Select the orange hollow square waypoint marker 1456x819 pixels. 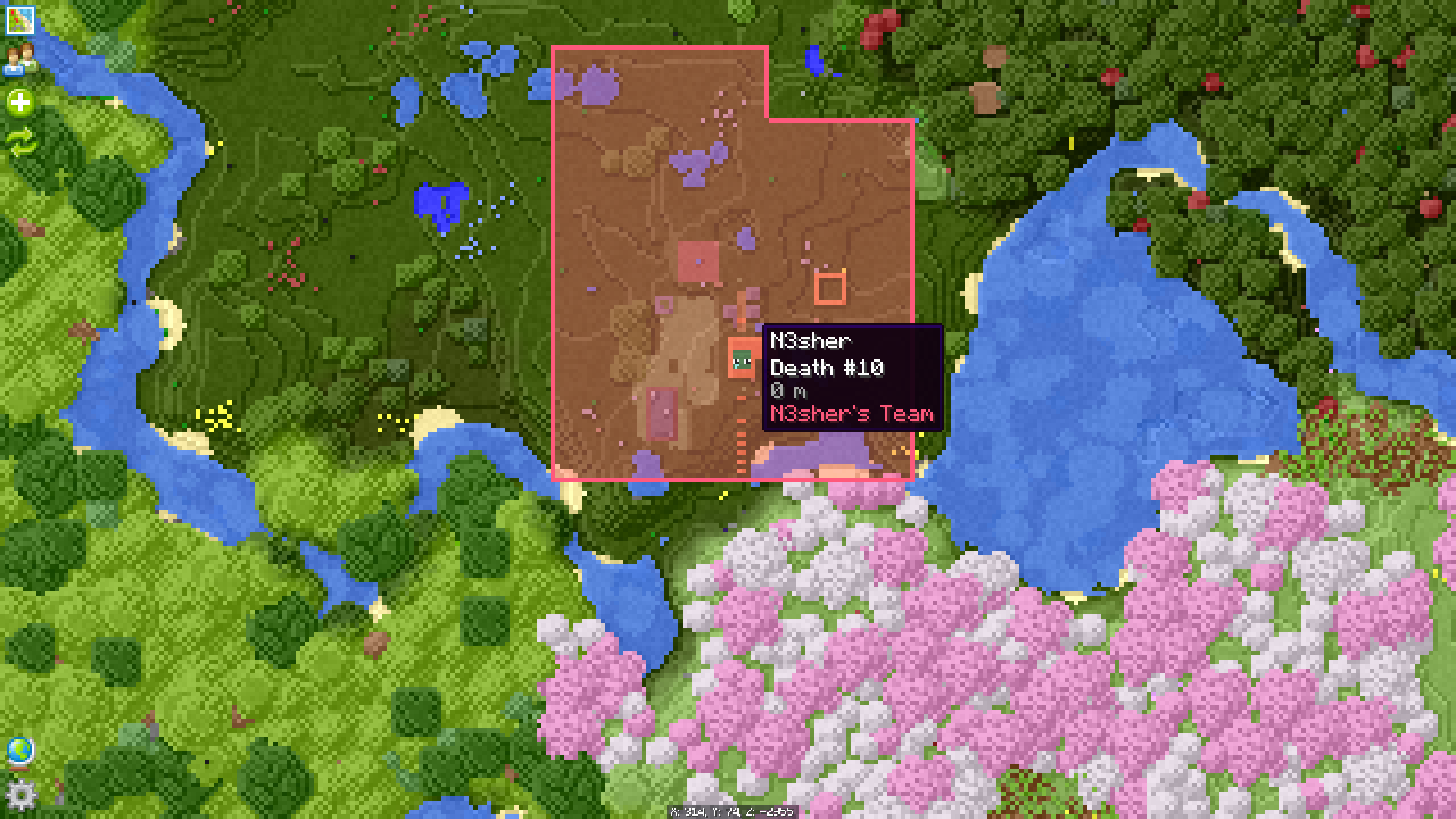pyautogui.click(x=832, y=288)
